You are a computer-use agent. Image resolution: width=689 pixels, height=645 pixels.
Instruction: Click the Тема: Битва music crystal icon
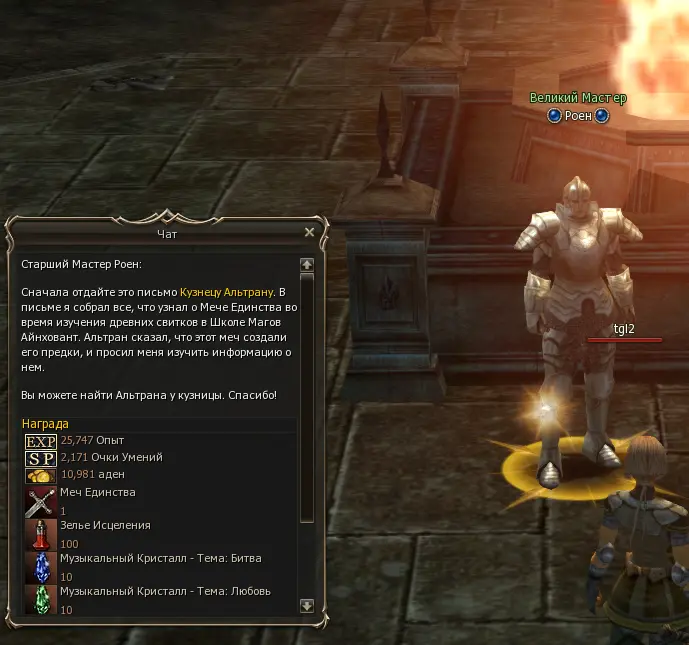40,567
